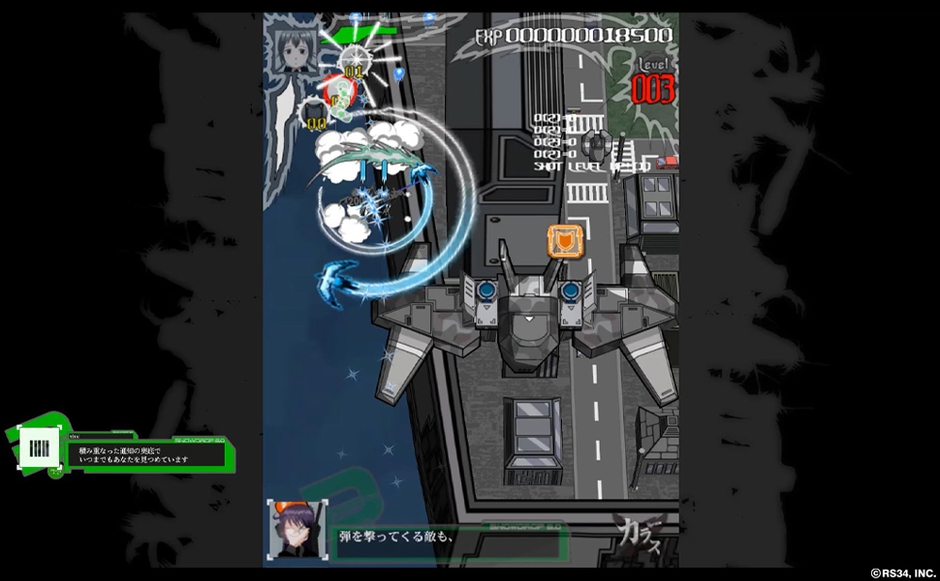
Task: Open the white barcode icon in the green panel
Action: [36, 449]
